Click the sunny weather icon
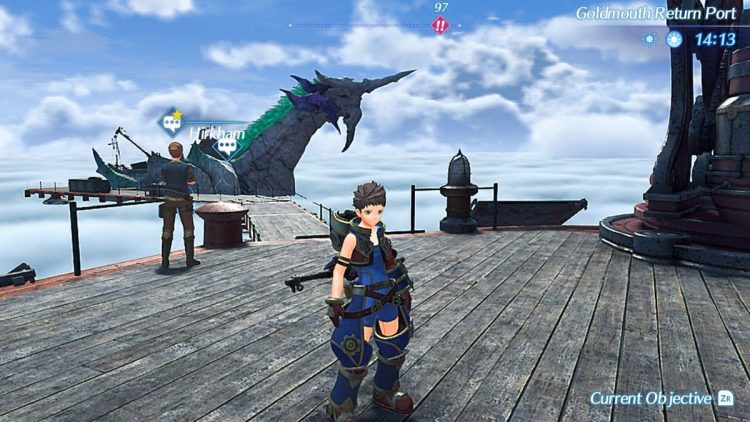The image size is (750, 422). [x=650, y=39]
